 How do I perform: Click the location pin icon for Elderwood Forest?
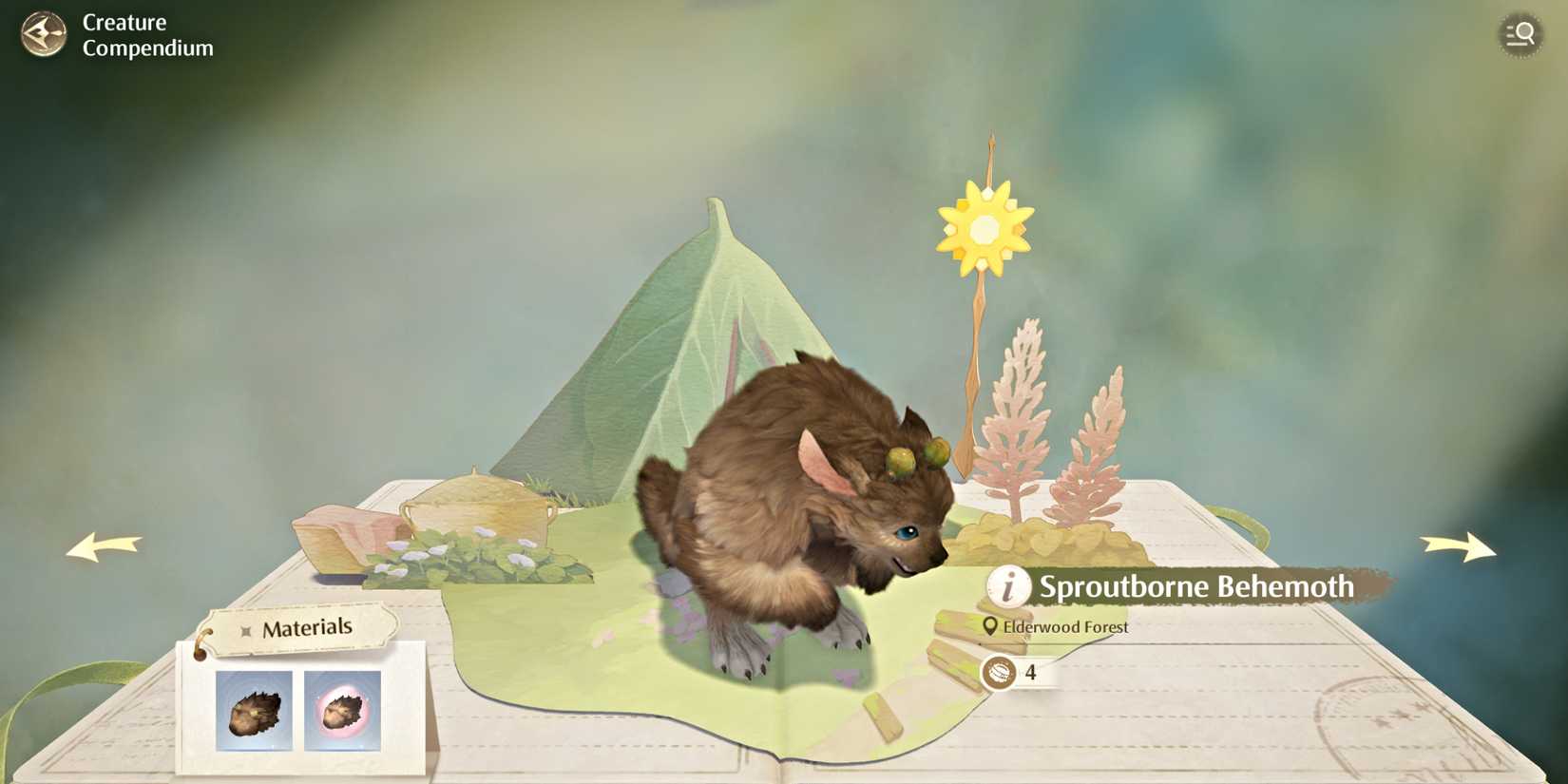[991, 626]
